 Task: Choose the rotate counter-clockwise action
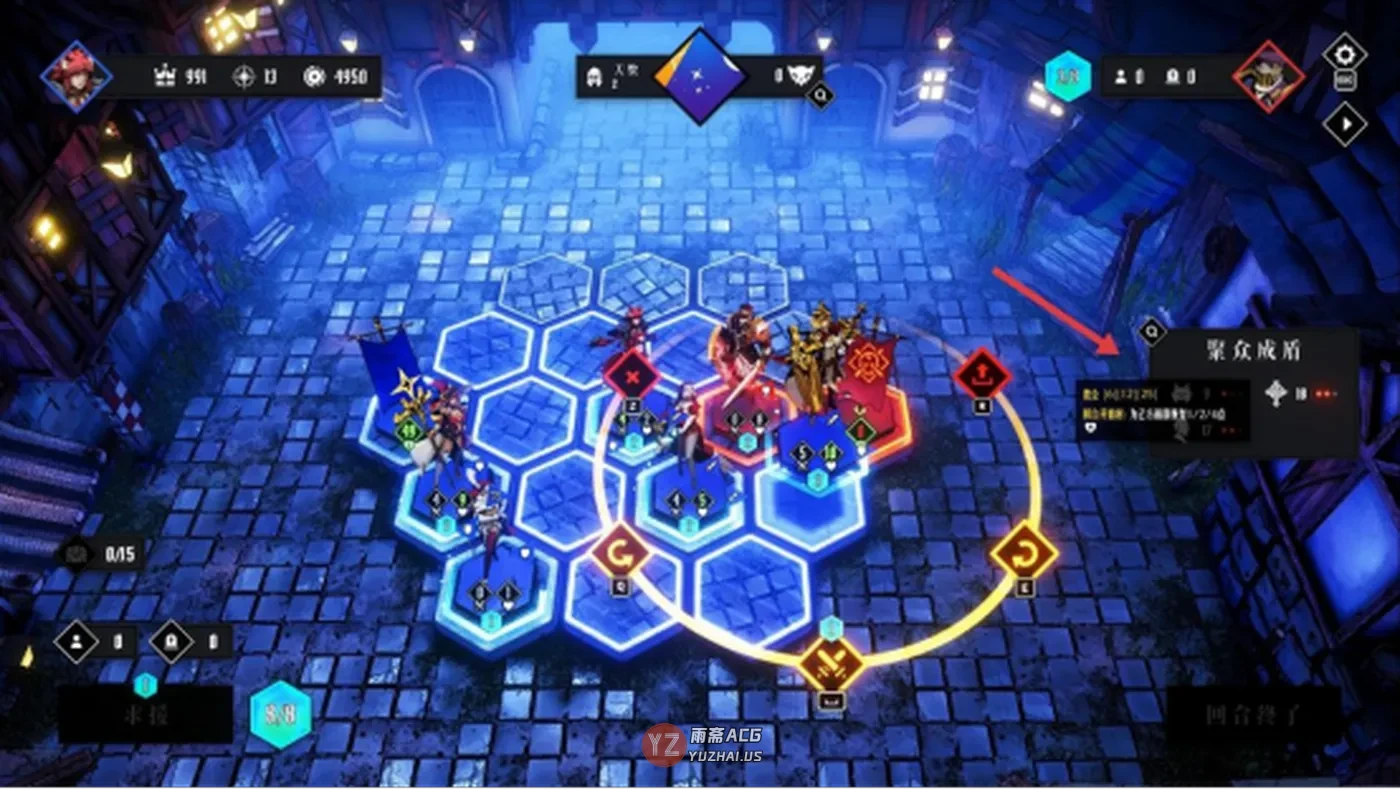(x=621, y=551)
